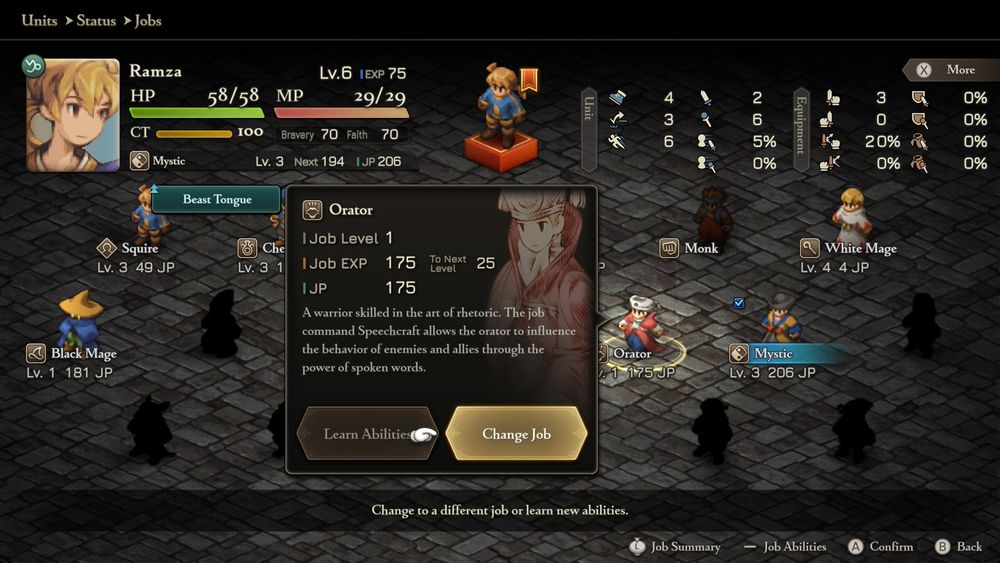Switch to the Unit stats tab
Viewport: 1000px width, 563px height.
[x=589, y=130]
